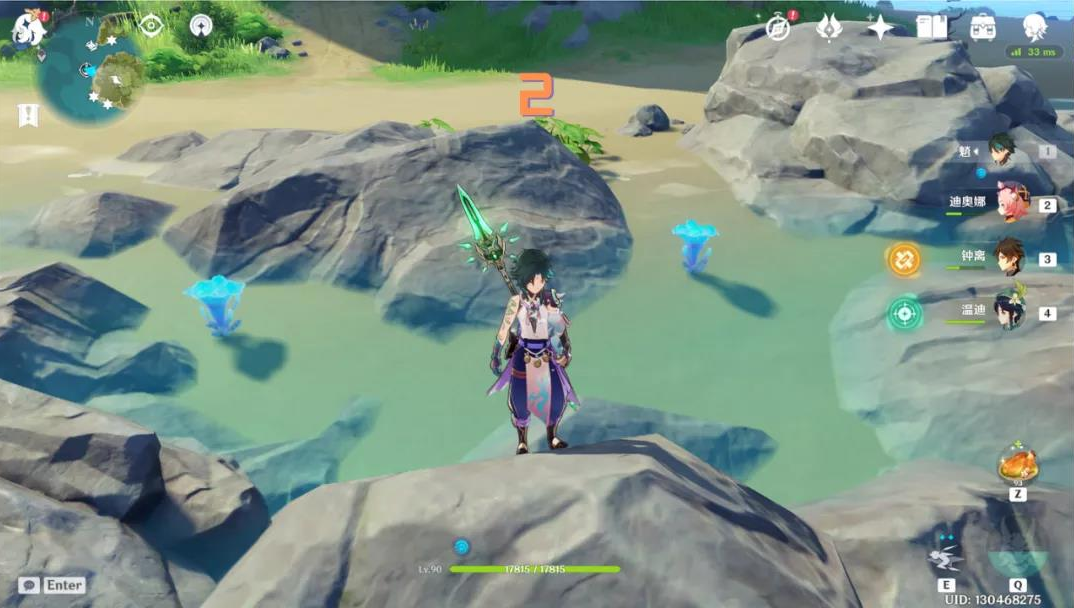The height and width of the screenshot is (608, 1074).
Task: Select the active character 魈 portrait
Action: 1003,151
